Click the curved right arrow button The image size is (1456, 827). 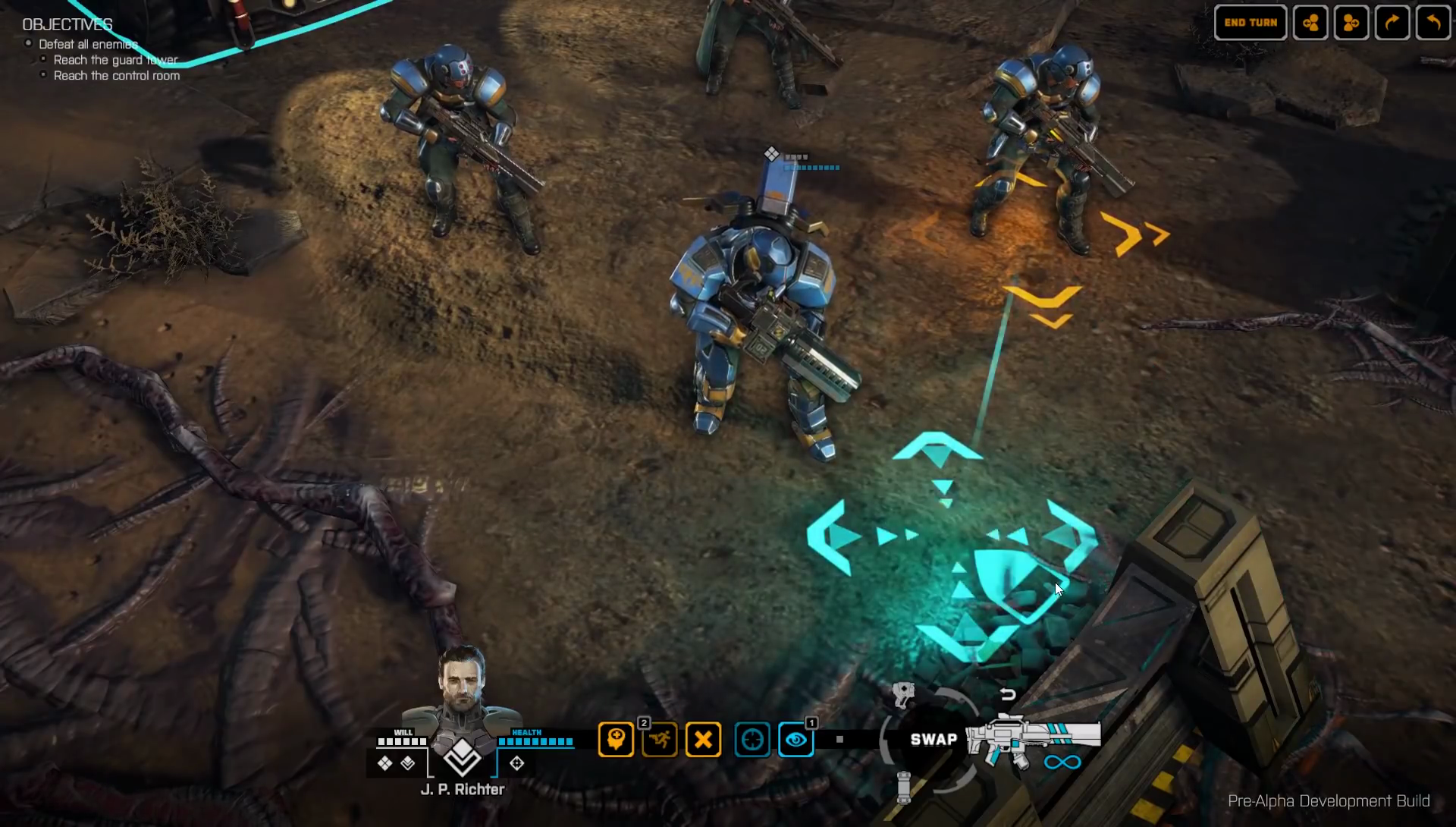pyautogui.click(x=1392, y=23)
